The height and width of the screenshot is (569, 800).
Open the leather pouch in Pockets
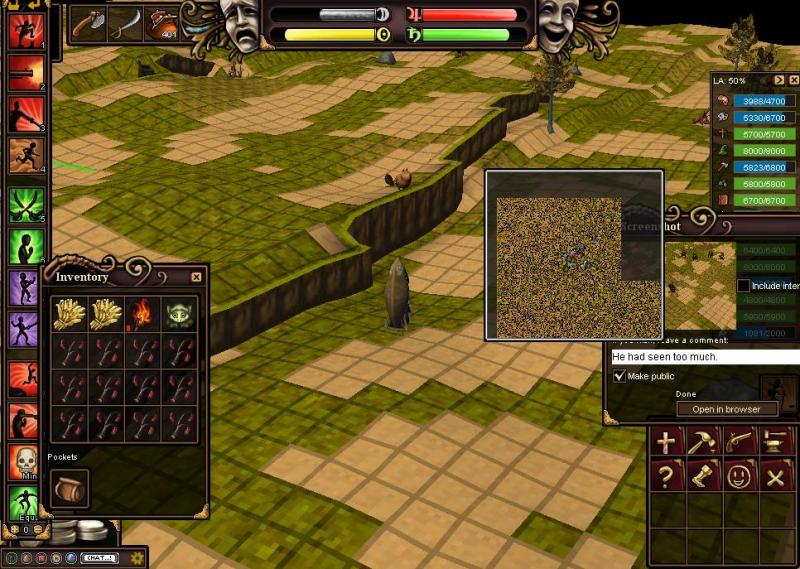pyautogui.click(x=69, y=487)
